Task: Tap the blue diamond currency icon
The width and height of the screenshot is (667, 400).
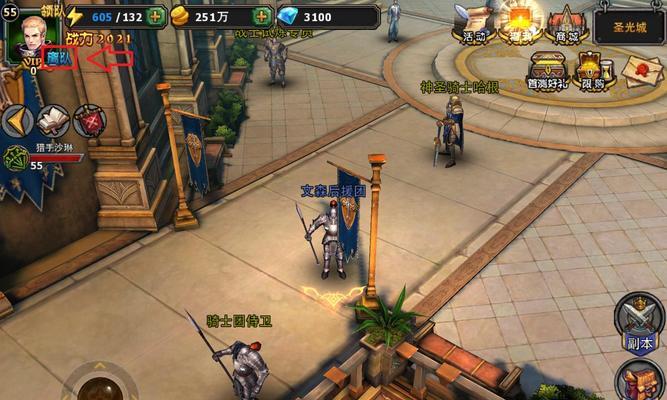Action: [x=286, y=17]
